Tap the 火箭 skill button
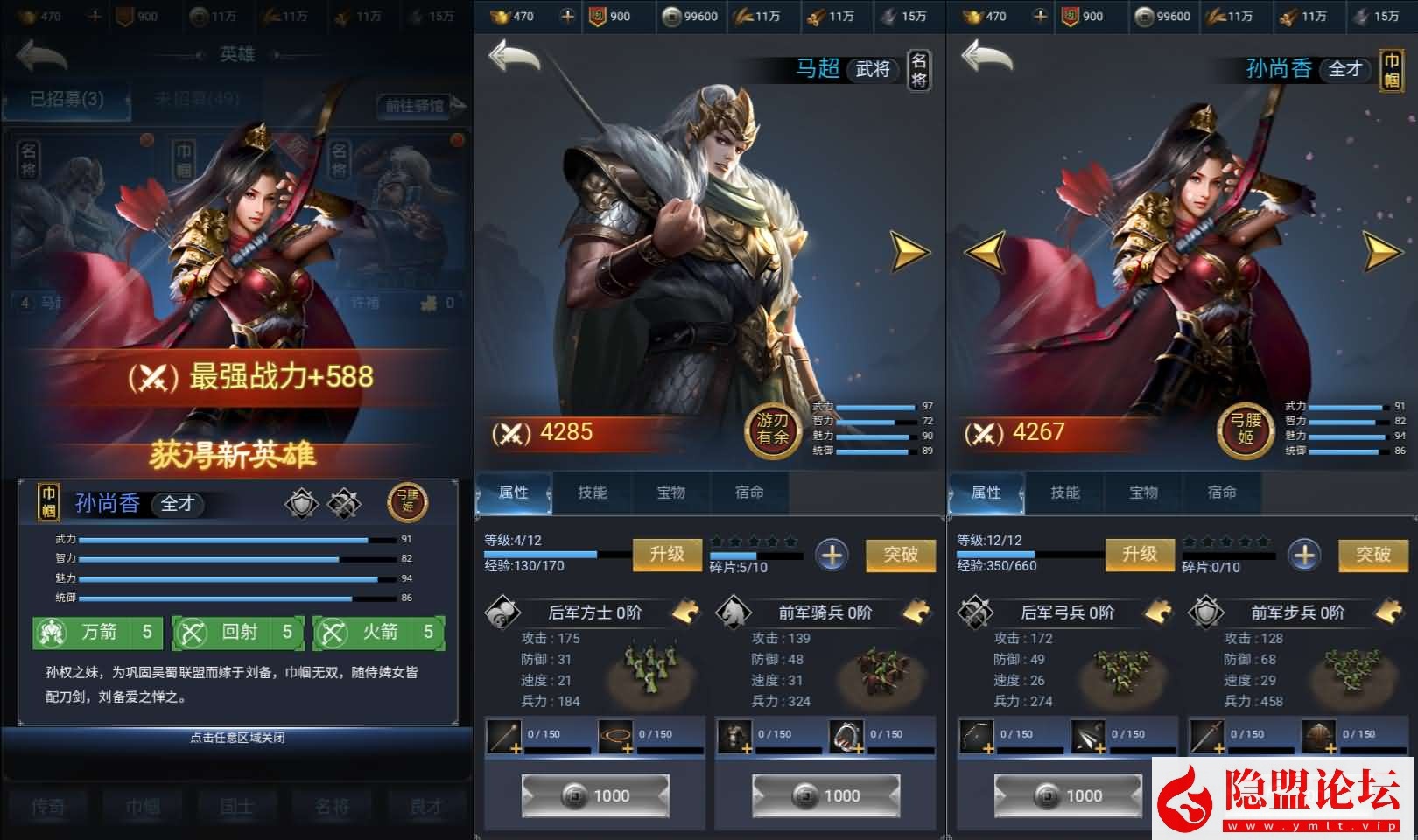The height and width of the screenshot is (840, 1418). (x=379, y=632)
